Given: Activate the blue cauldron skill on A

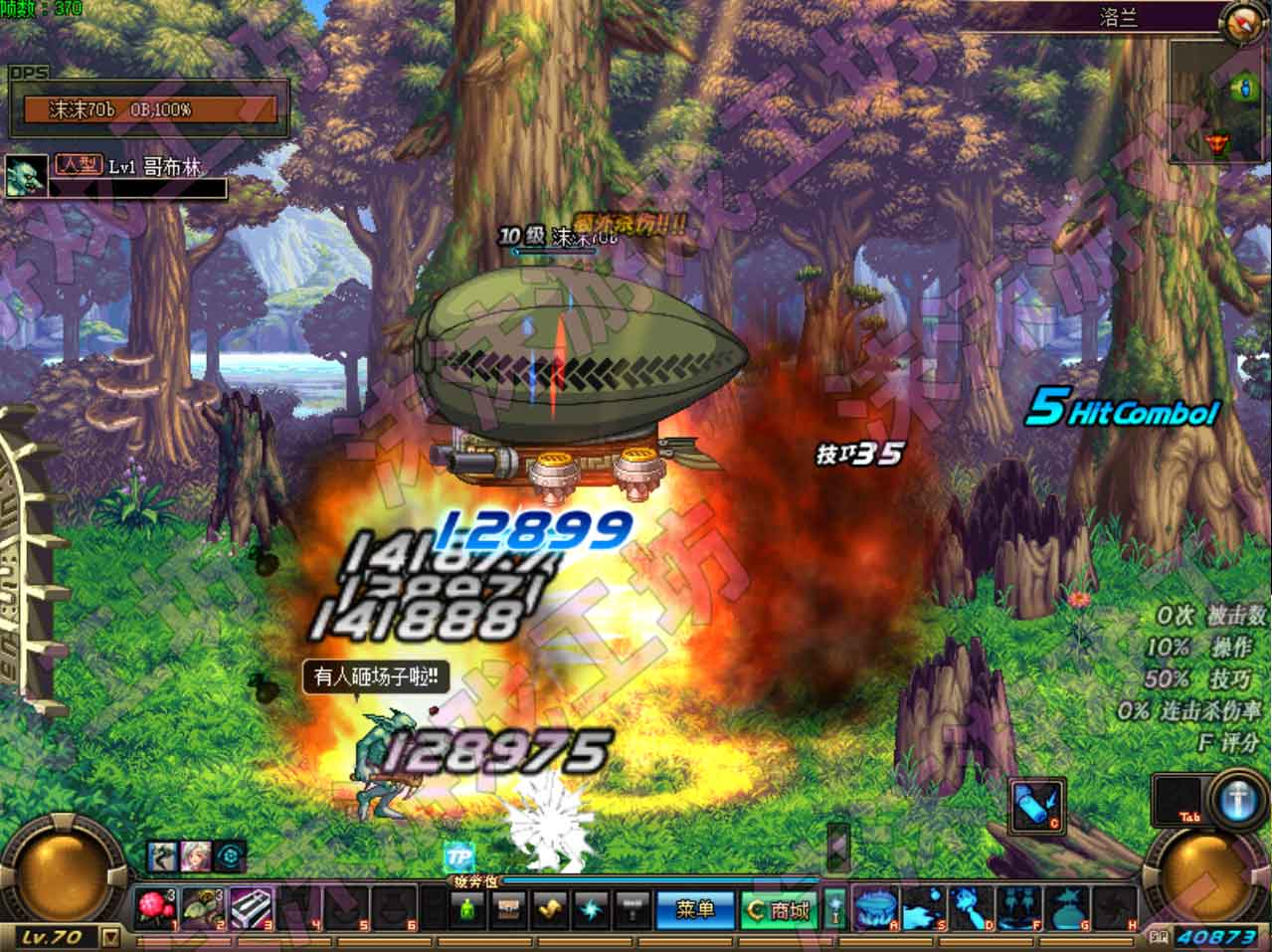Looking at the screenshot, I should click(x=876, y=908).
